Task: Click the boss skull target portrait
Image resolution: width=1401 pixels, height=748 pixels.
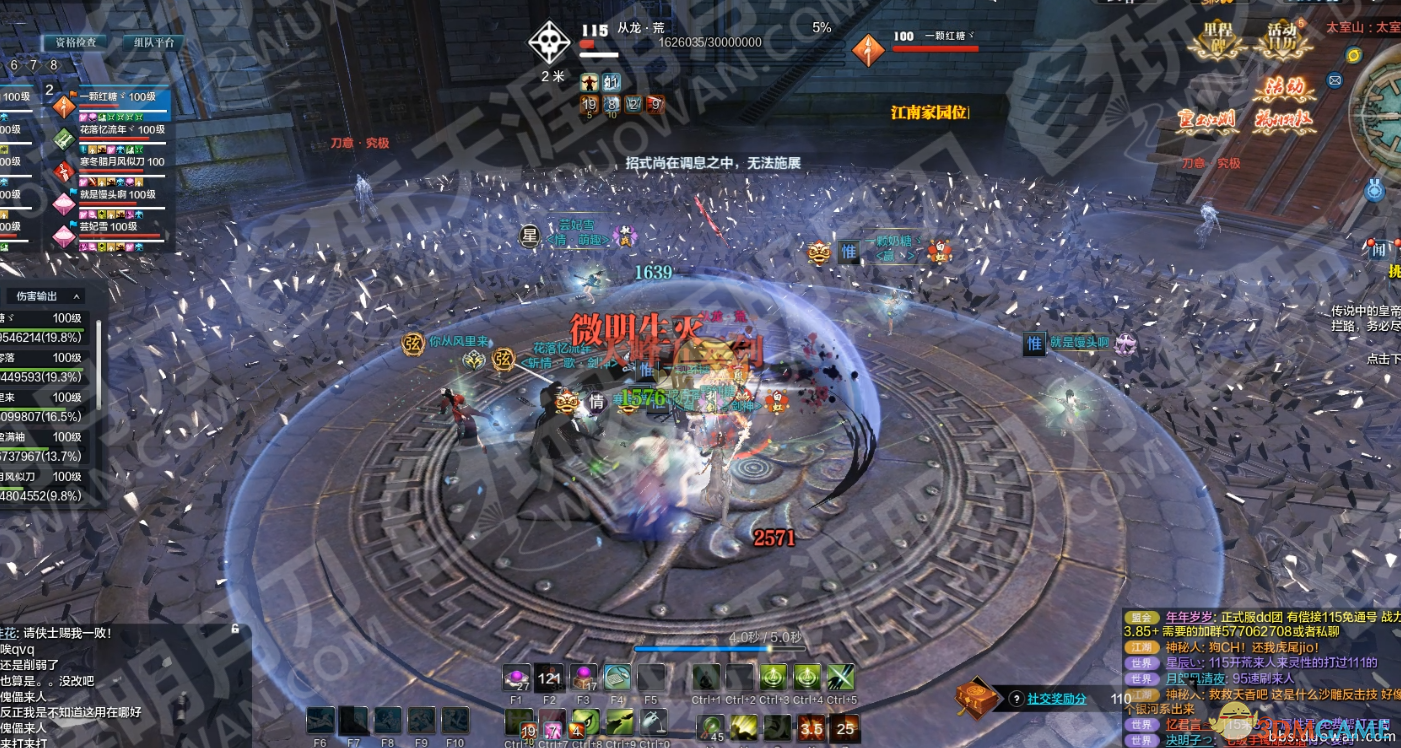Action: (551, 42)
